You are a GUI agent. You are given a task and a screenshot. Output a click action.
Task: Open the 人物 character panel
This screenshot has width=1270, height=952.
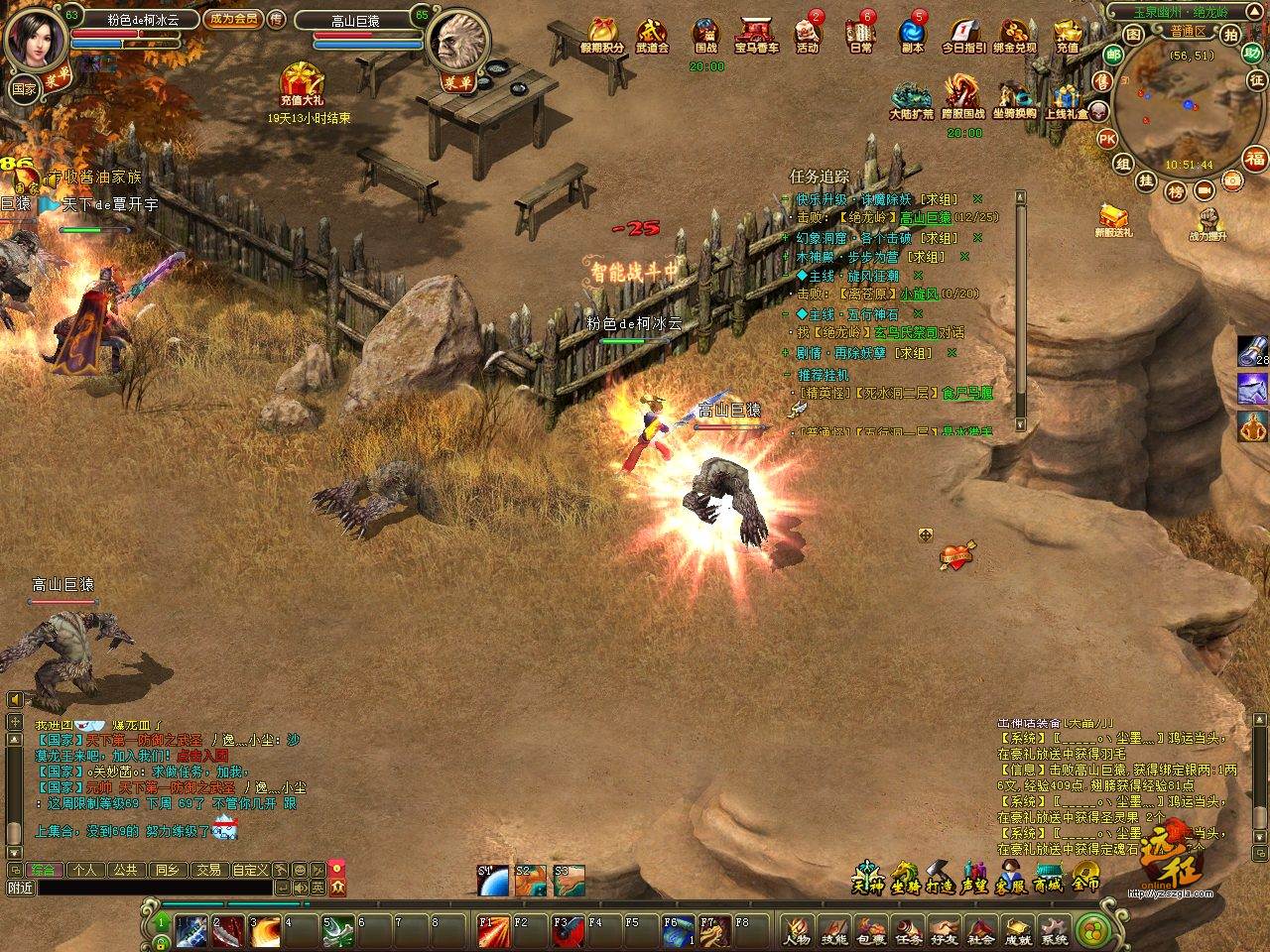pos(797,931)
